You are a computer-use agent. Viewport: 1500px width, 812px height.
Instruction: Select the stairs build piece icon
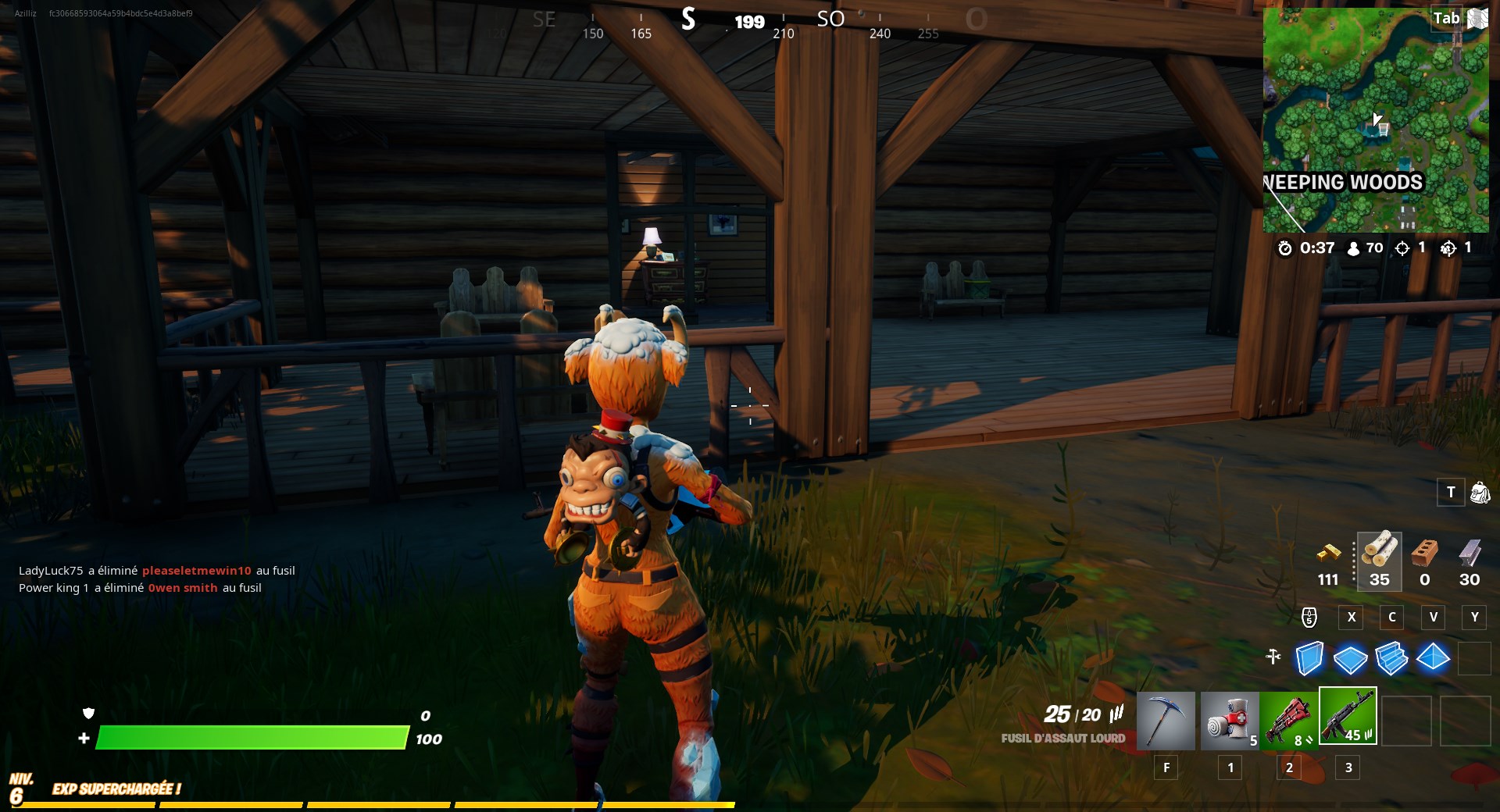[x=1392, y=660]
